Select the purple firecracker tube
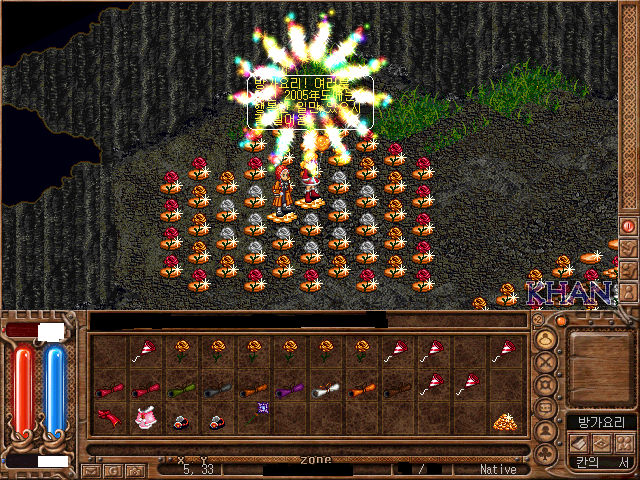 (289, 390)
